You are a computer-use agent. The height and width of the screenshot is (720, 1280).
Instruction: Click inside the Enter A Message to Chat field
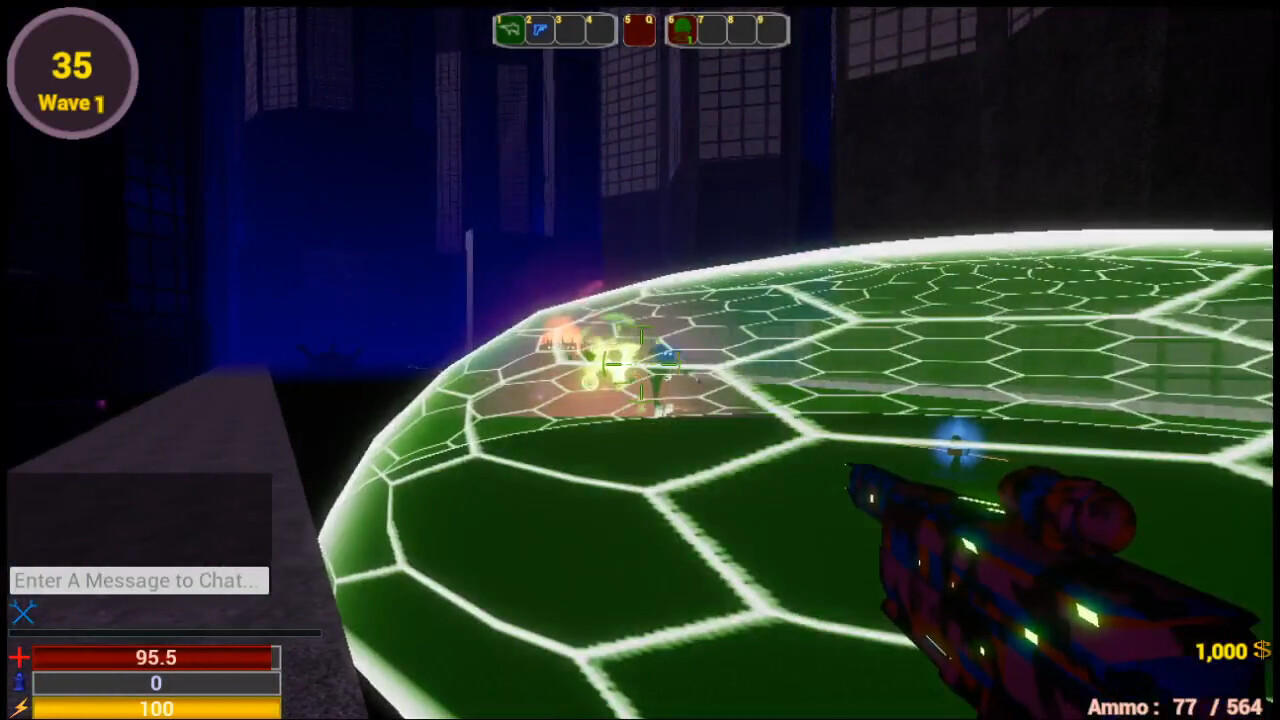click(x=138, y=581)
